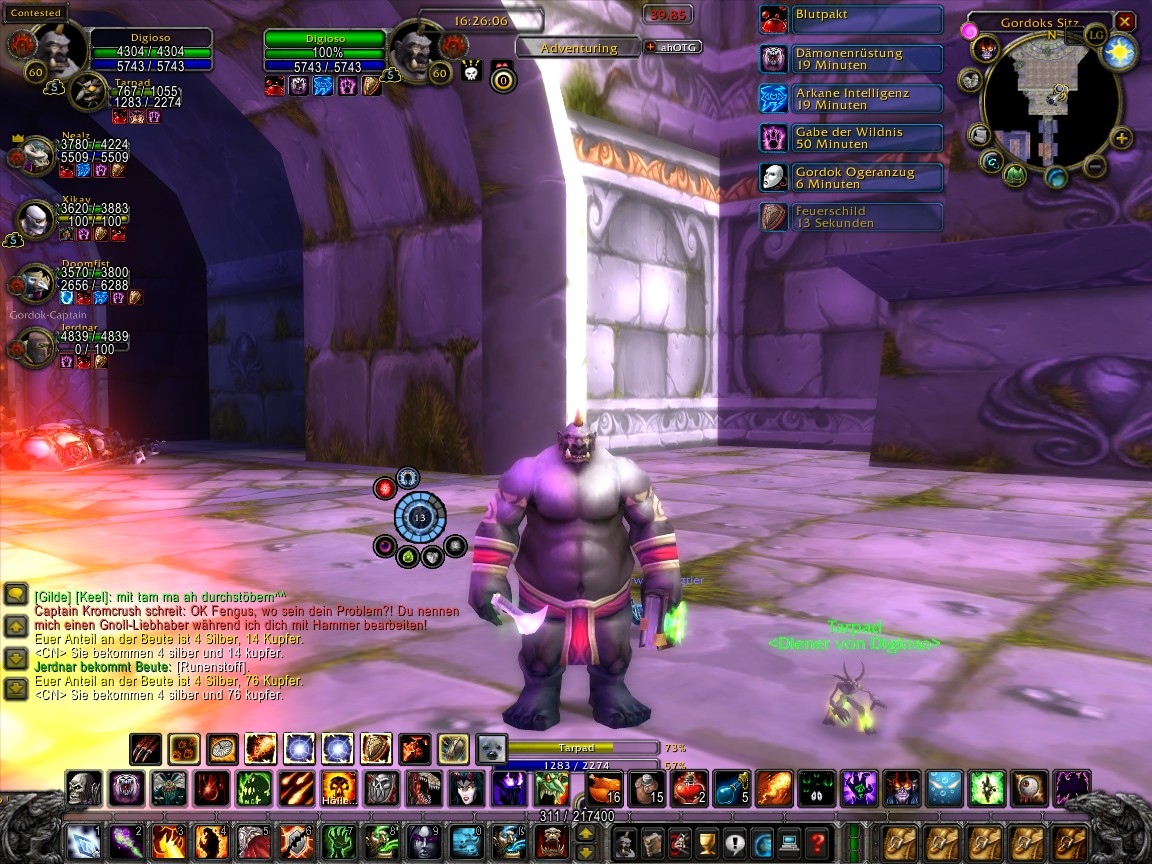Select party member Nealz's portrait
This screenshot has height=864, width=1152.
click(36, 157)
